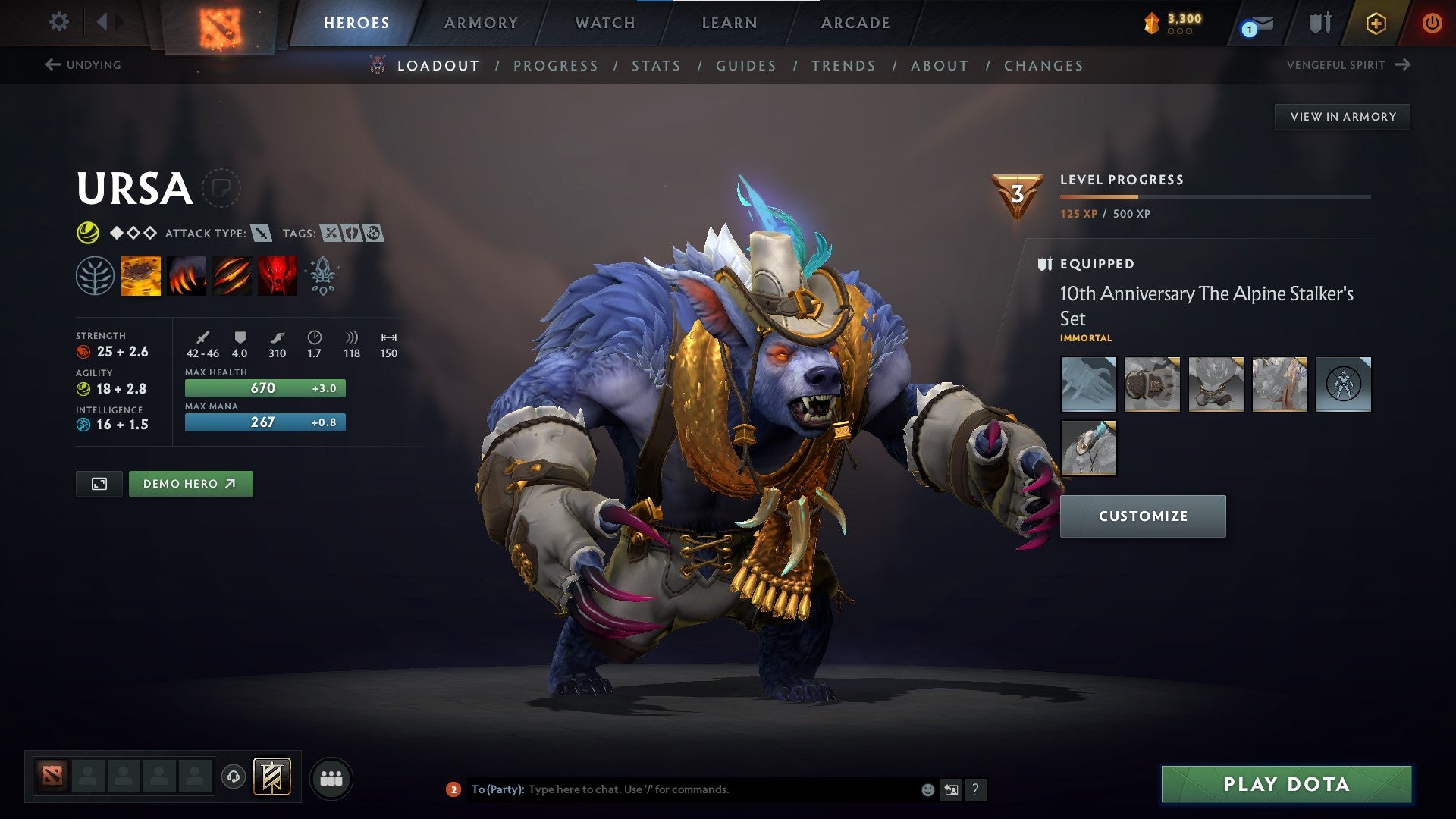Viewport: 1456px width, 819px height.
Task: Click VIEW IN ARMORY
Action: coord(1342,116)
